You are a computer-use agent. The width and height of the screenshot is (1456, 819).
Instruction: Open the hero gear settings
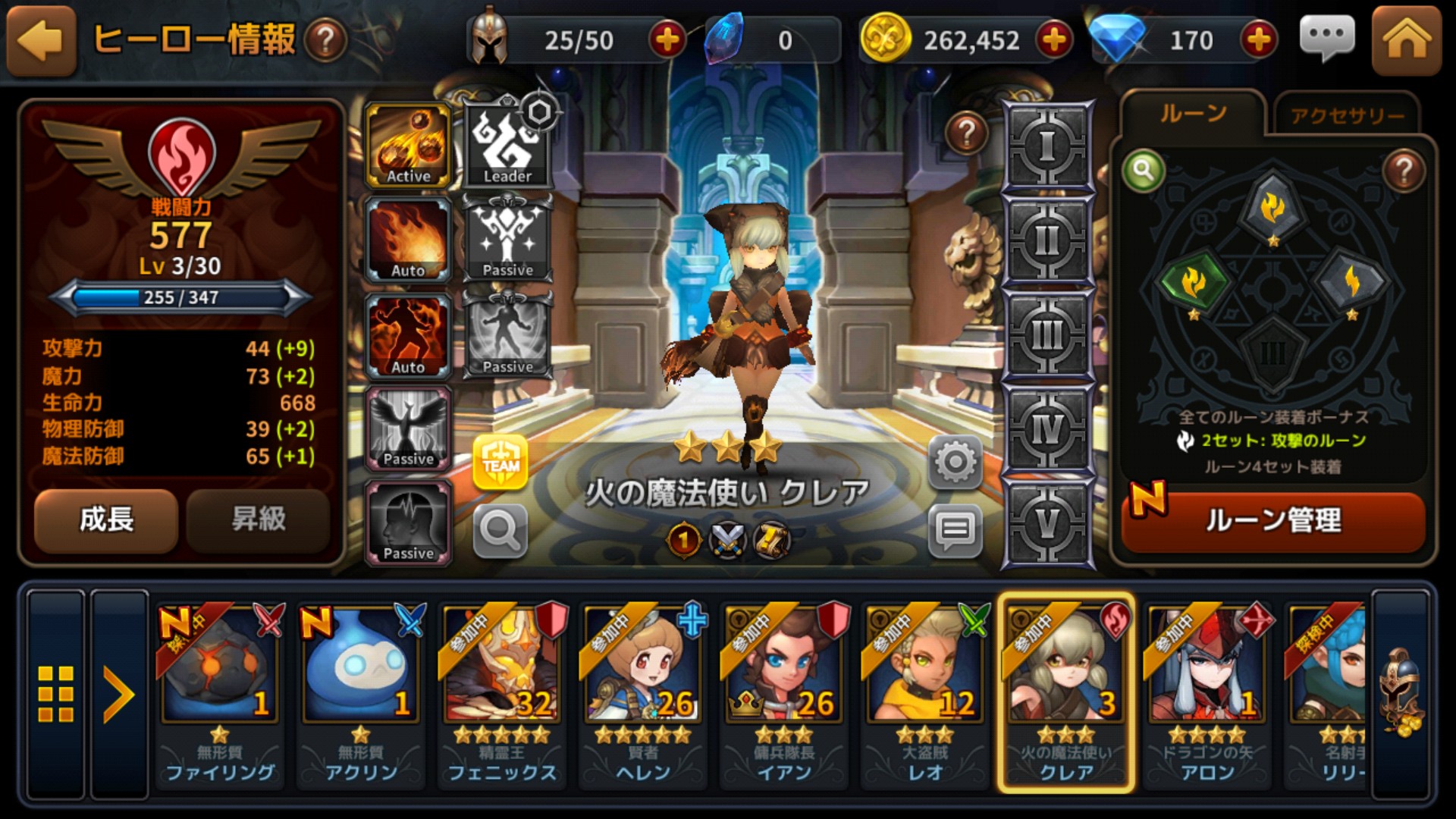(x=955, y=462)
